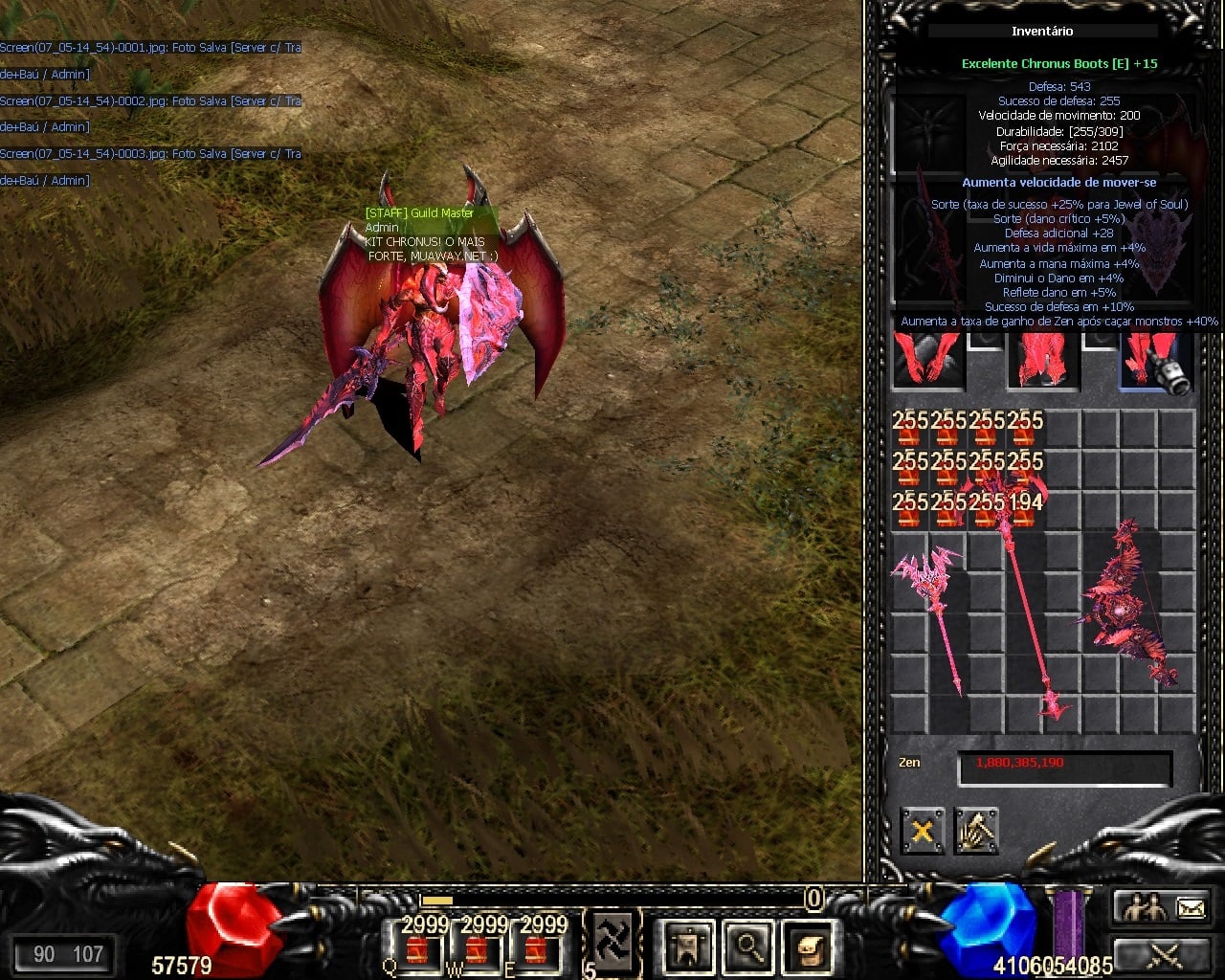The image size is (1225, 980).
Task: Click the magnifying glass button
Action: [x=748, y=947]
